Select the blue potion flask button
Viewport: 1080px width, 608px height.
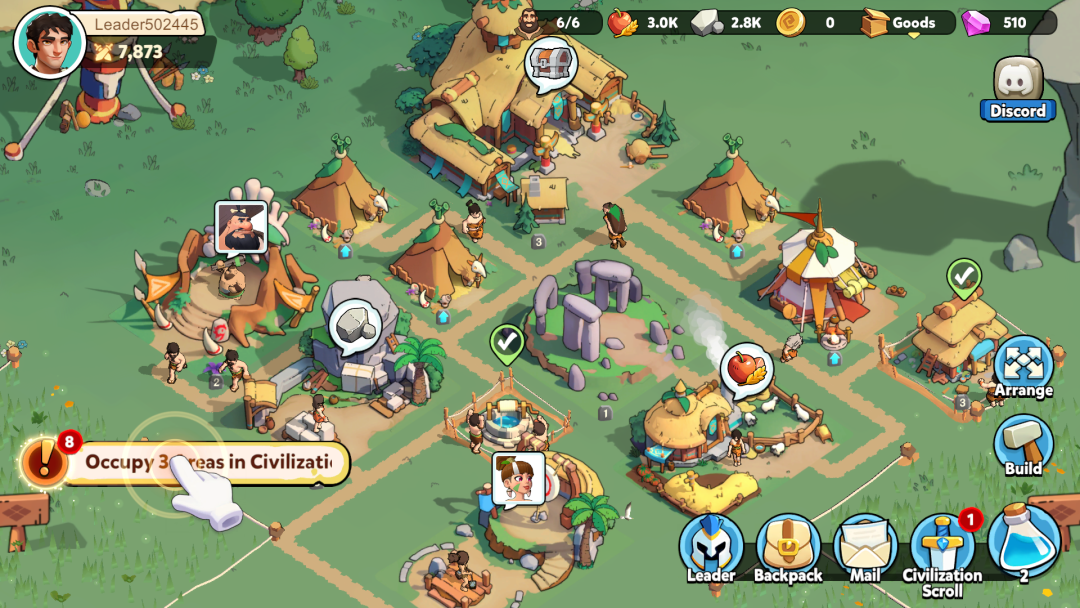point(1023,542)
